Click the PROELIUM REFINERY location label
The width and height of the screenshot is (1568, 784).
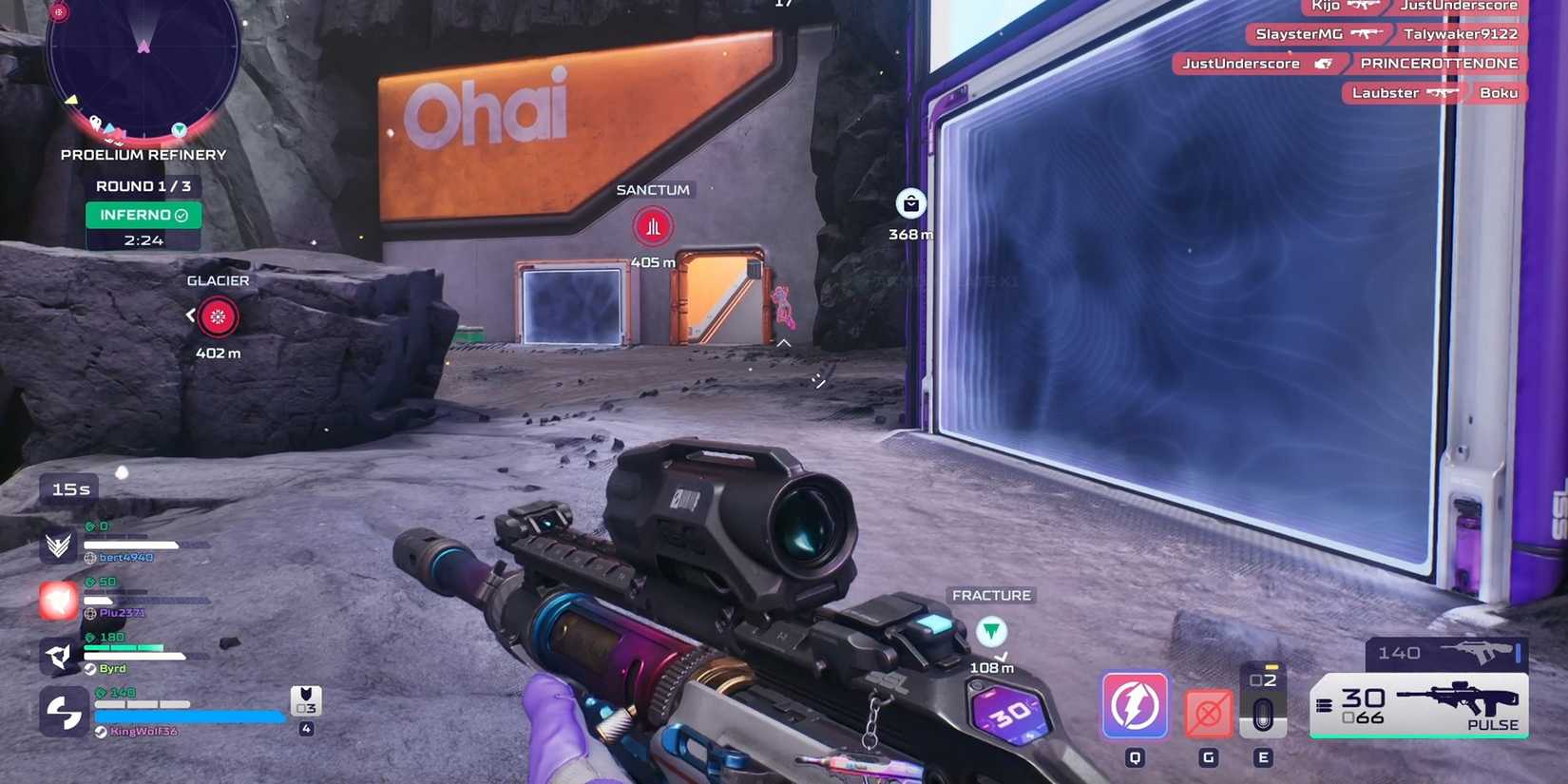(x=143, y=154)
